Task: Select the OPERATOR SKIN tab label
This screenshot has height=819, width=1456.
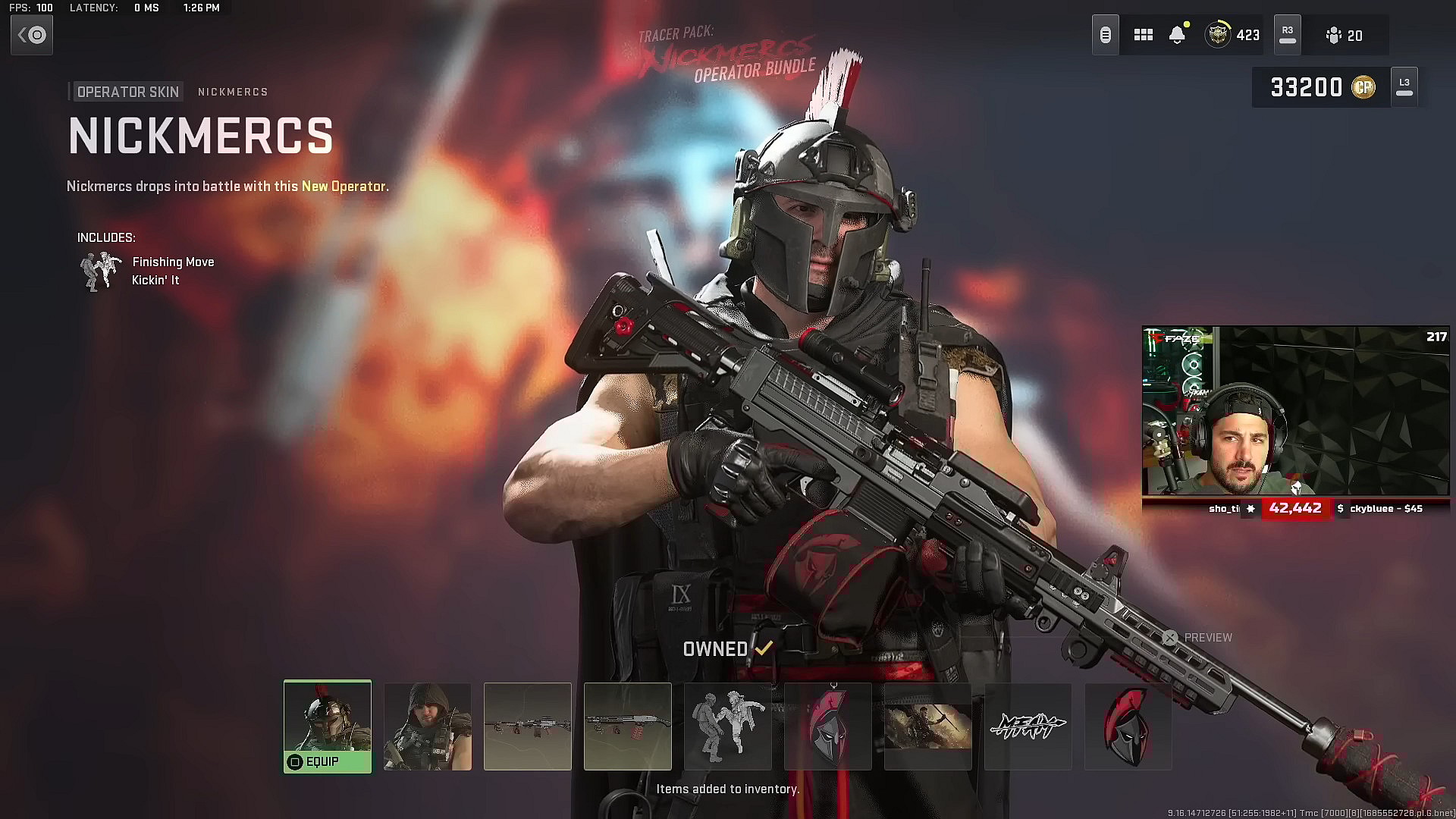Action: pos(127,91)
